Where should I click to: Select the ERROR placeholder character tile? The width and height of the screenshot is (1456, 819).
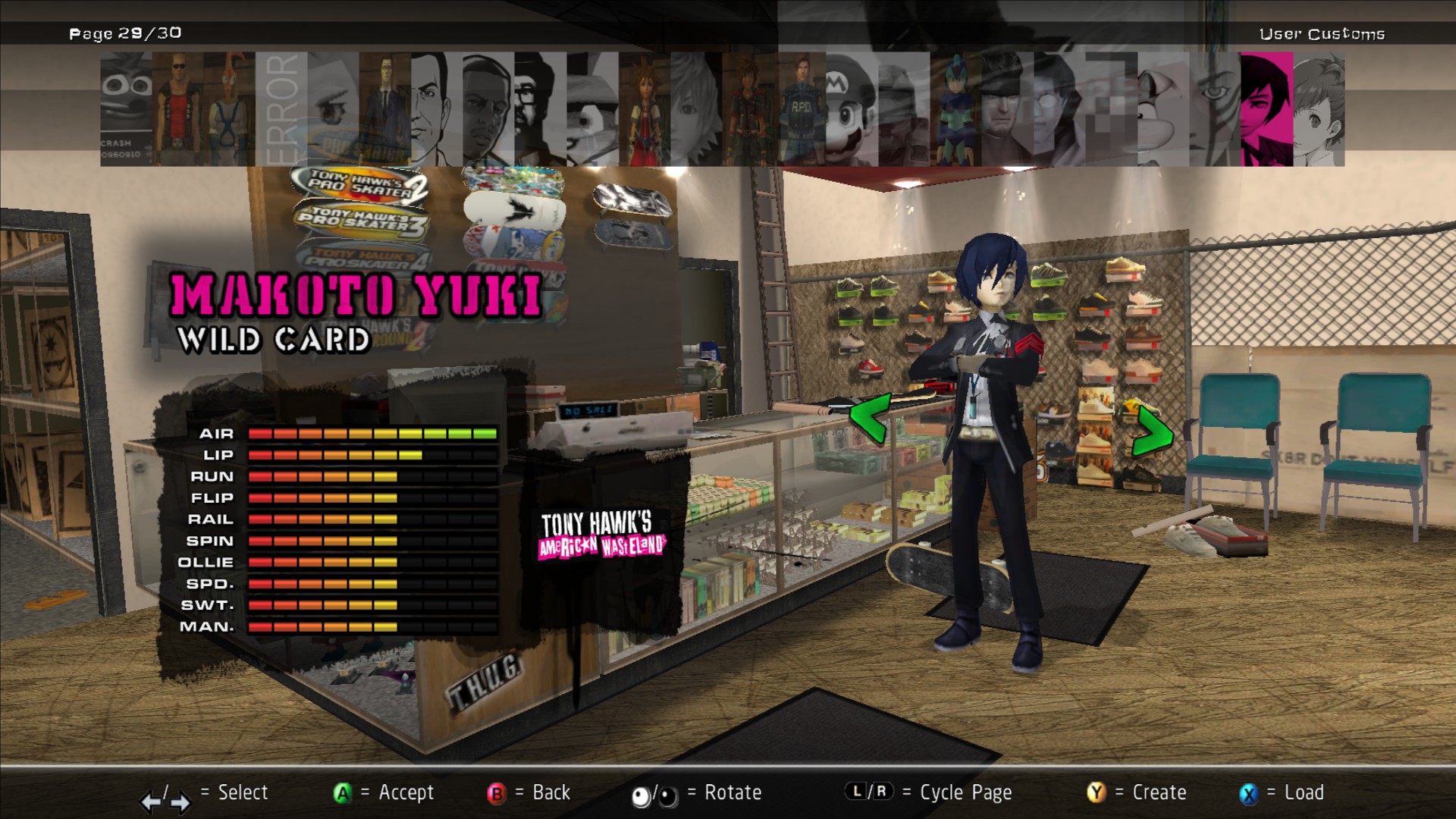281,109
